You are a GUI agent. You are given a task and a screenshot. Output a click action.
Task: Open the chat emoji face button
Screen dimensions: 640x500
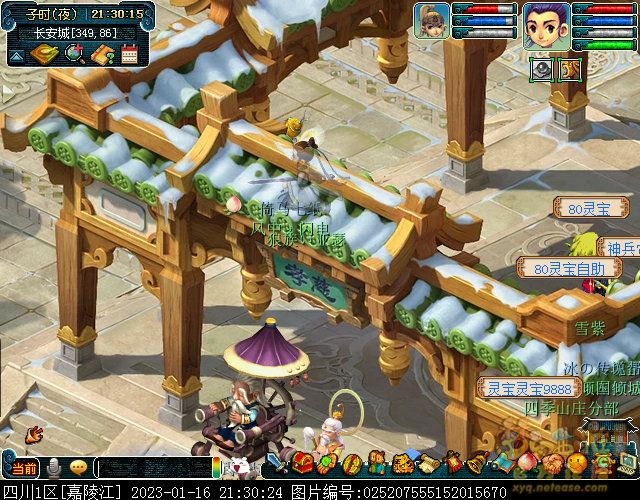click(x=78, y=467)
